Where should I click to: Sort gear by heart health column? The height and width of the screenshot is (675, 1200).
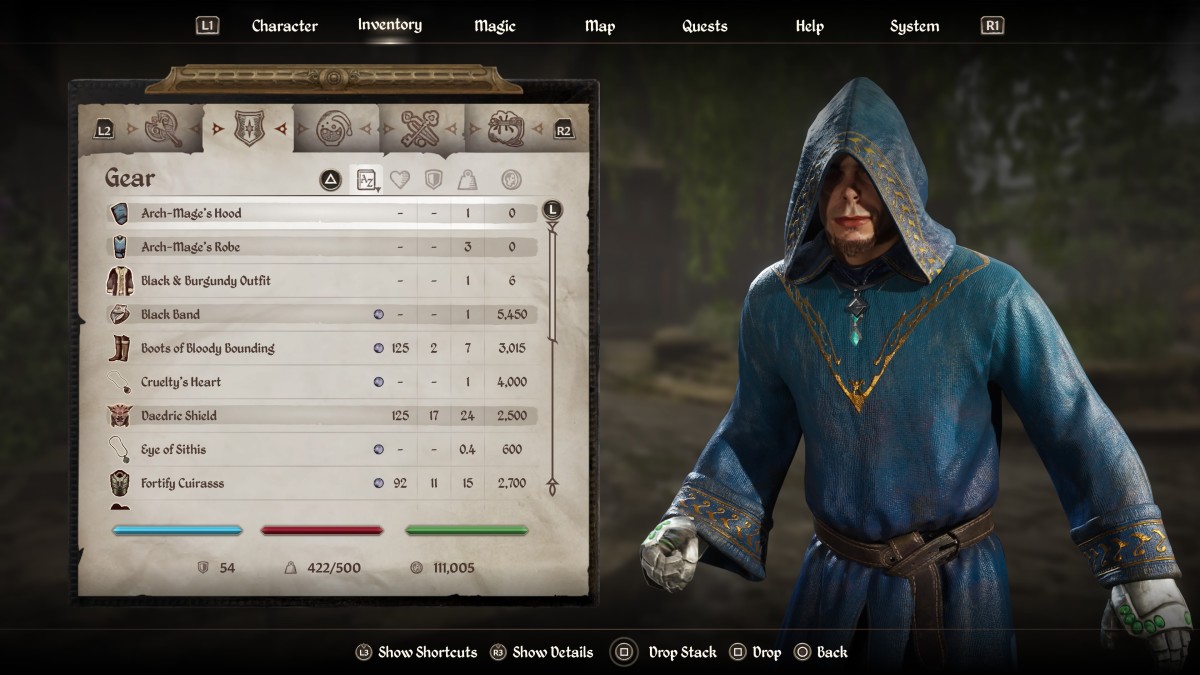(400, 180)
